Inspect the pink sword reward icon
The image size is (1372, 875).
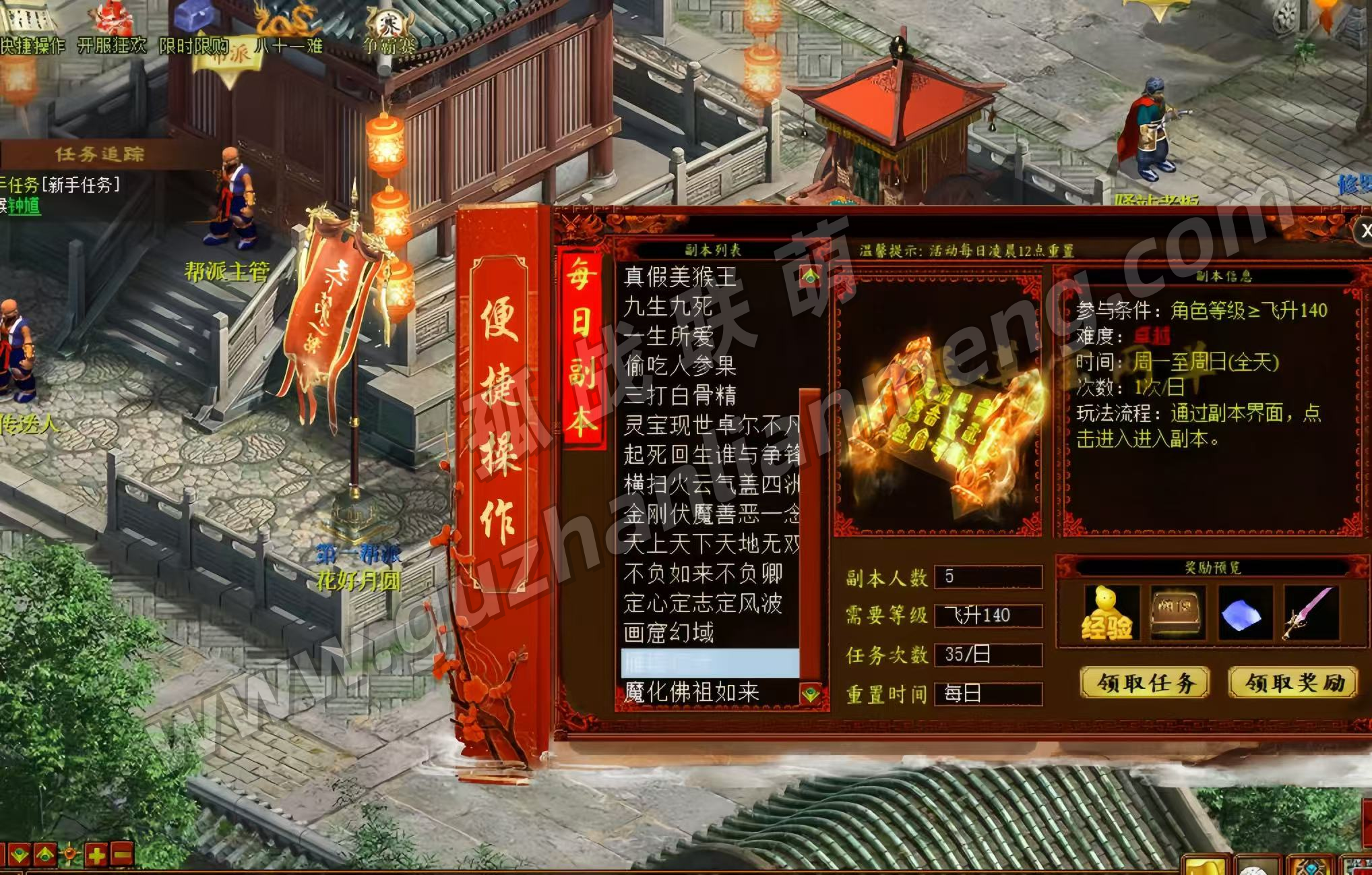click(1311, 613)
